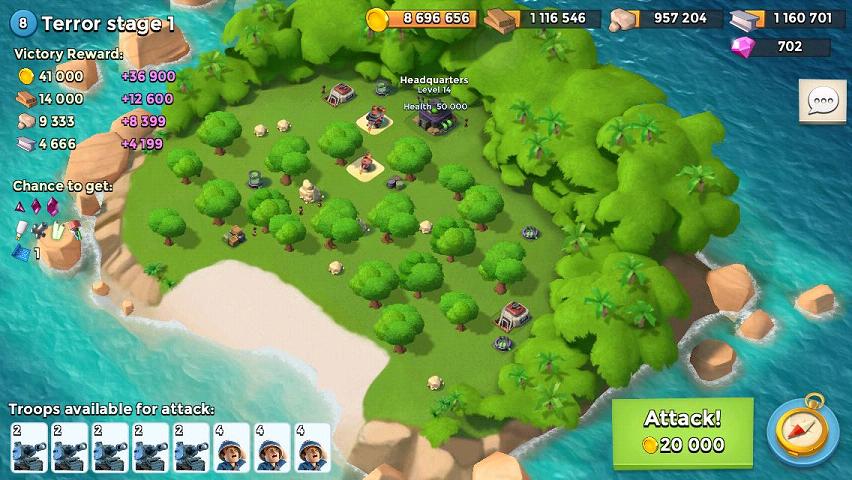Open the map with the compass button

(x=802, y=431)
